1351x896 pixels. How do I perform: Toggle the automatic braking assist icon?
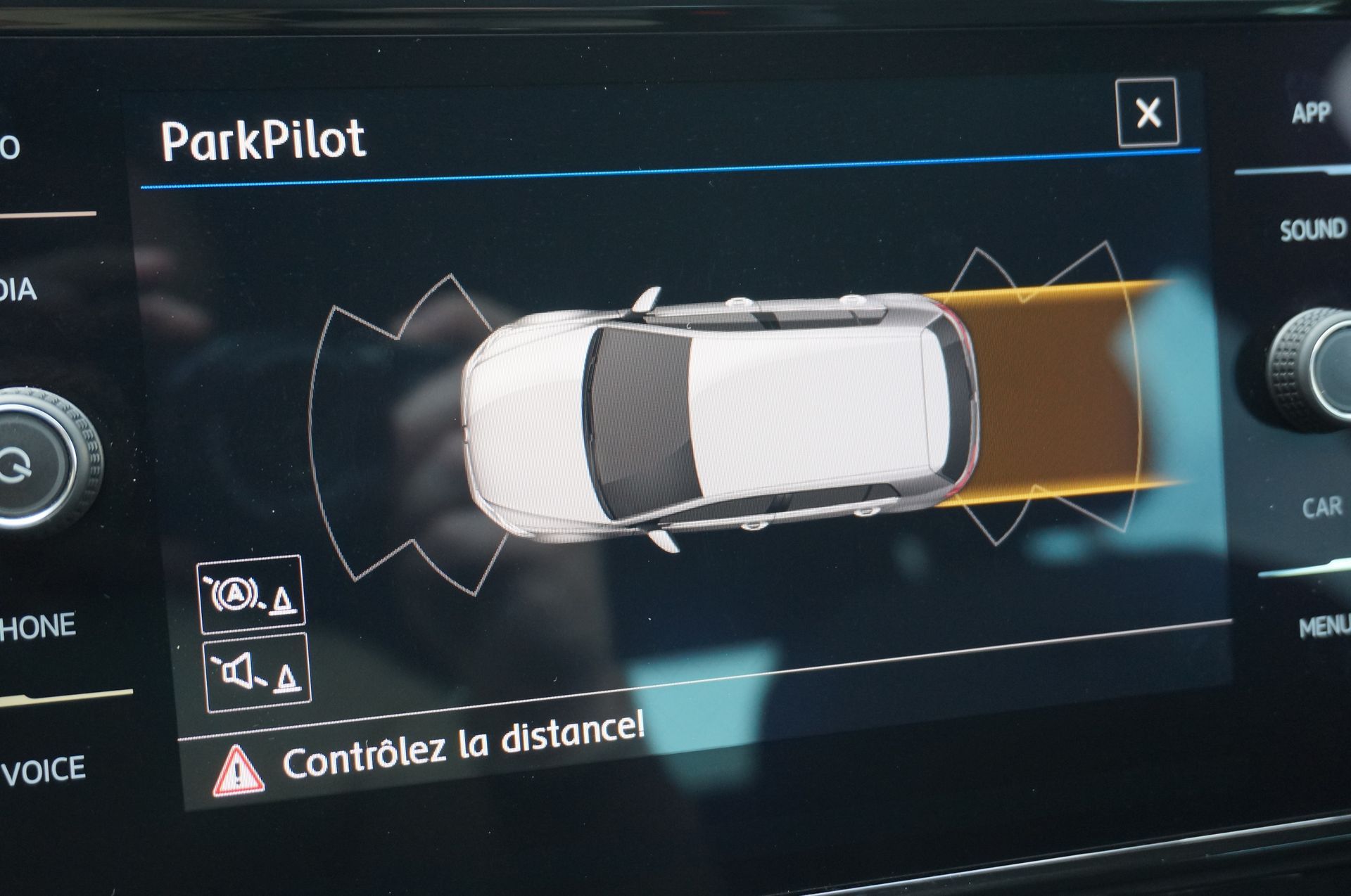pos(251,594)
